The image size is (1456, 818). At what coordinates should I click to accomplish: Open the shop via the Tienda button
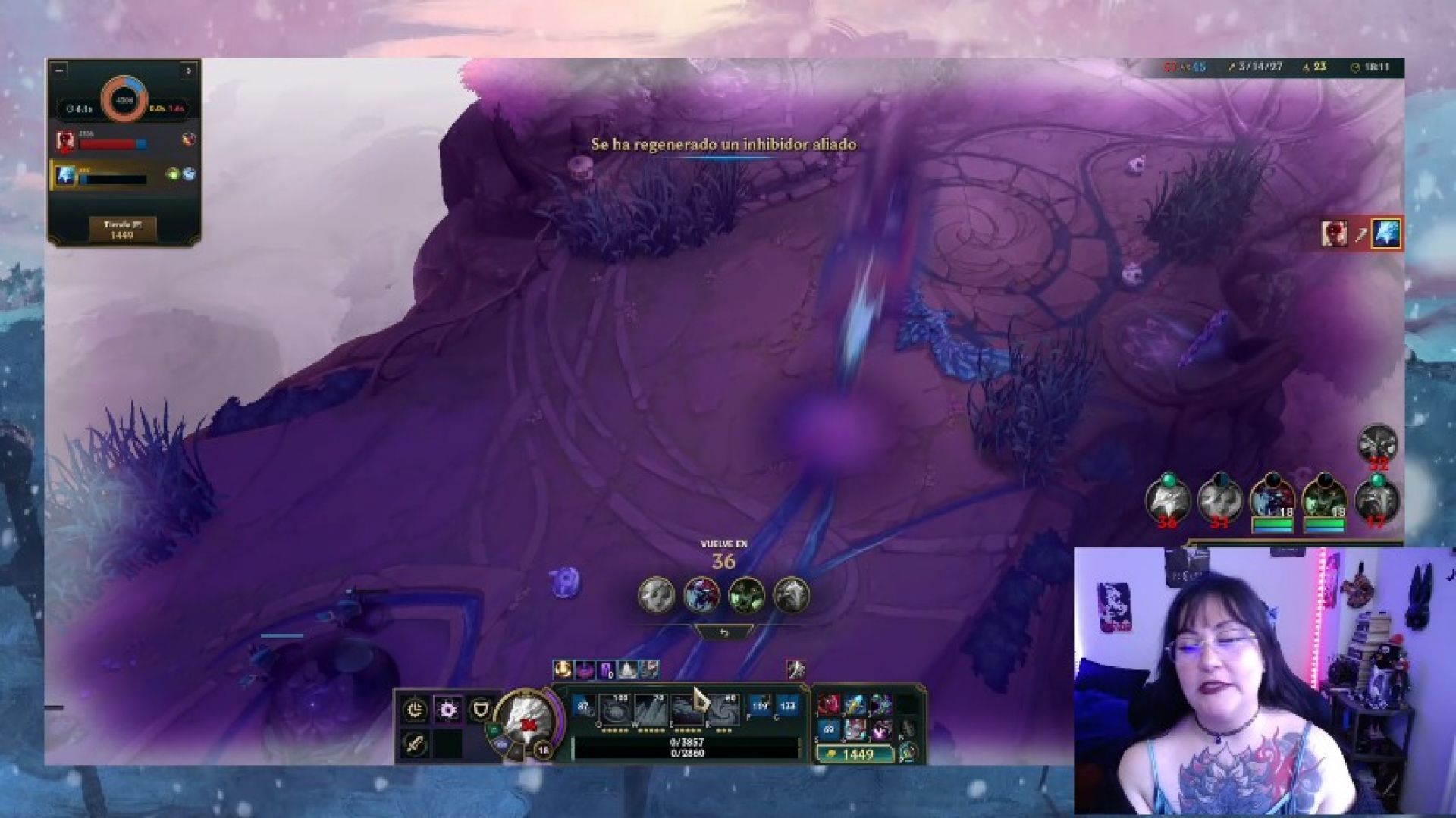click(x=122, y=230)
